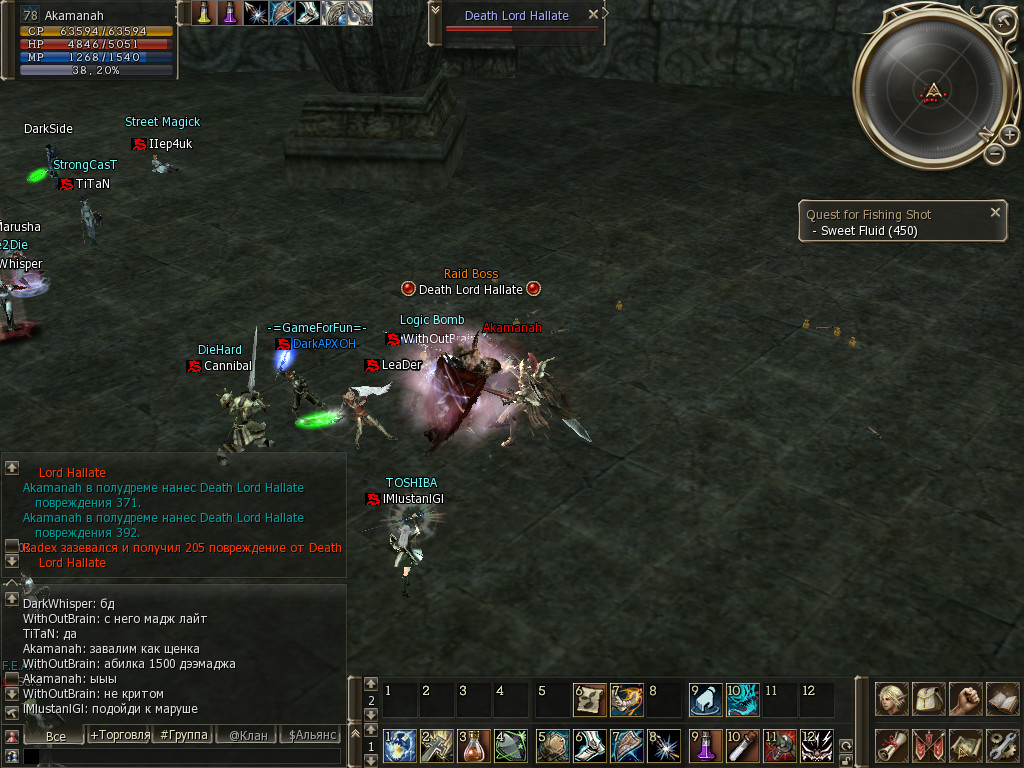Image resolution: width=1024 pixels, height=768 pixels.
Task: Close the Death Lord Hallate target window
Action: coord(593,14)
